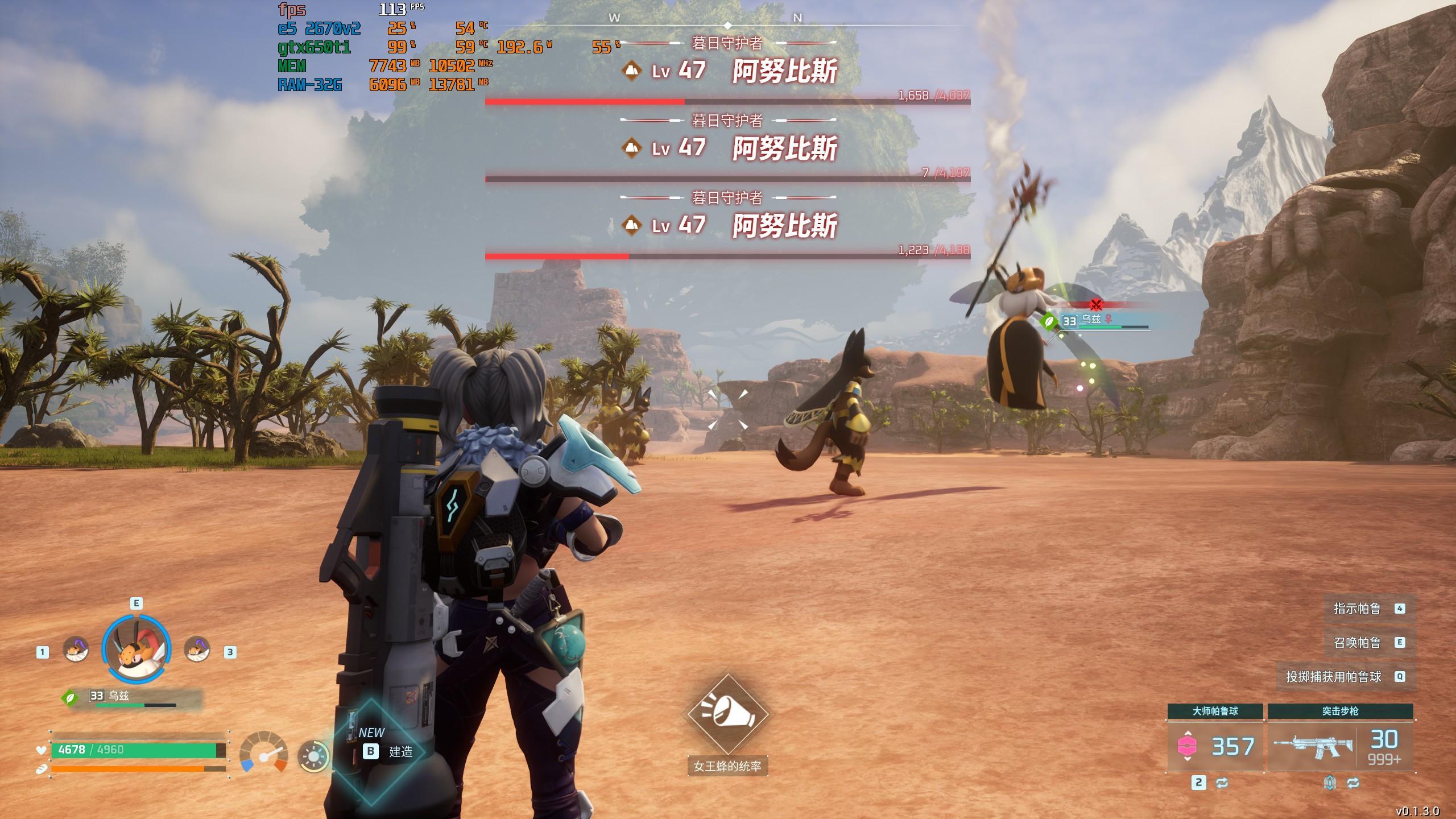
Task: Click the sun time-of-day dial
Action: [313, 757]
